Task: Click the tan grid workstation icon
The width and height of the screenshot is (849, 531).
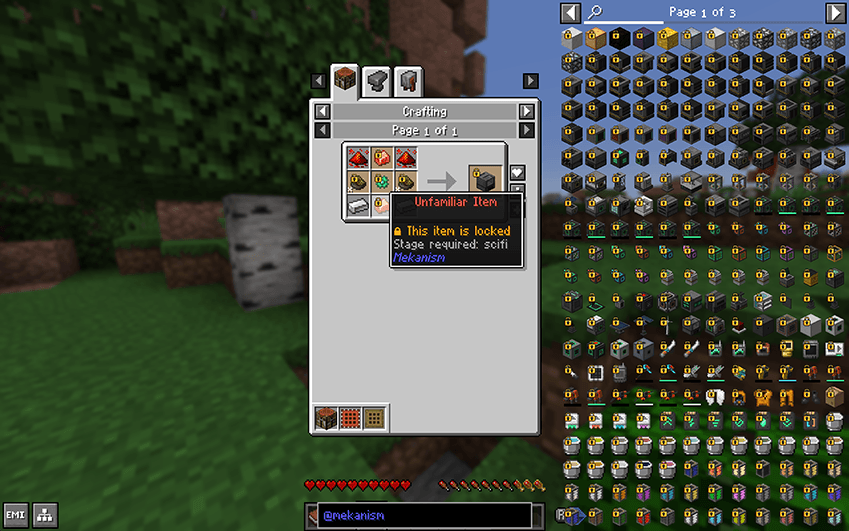Action: 374,417
